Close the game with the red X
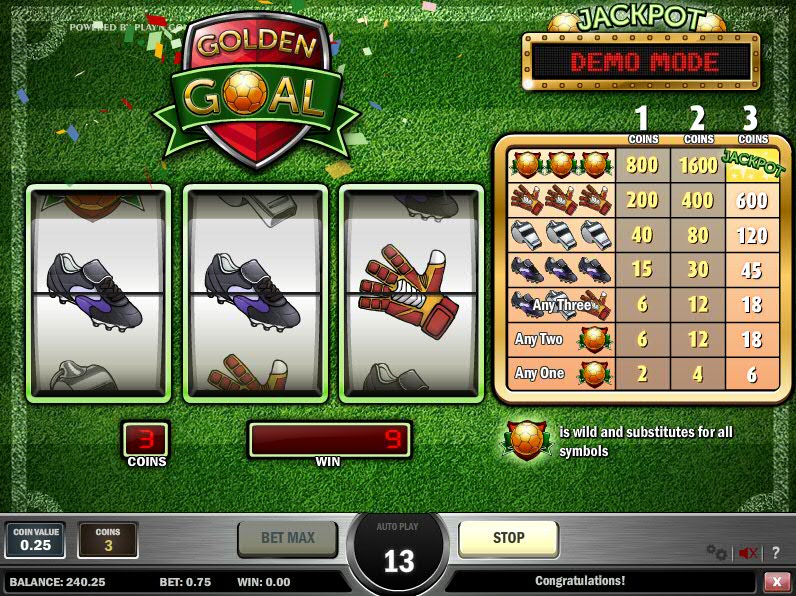The height and width of the screenshot is (596, 796). click(x=776, y=581)
